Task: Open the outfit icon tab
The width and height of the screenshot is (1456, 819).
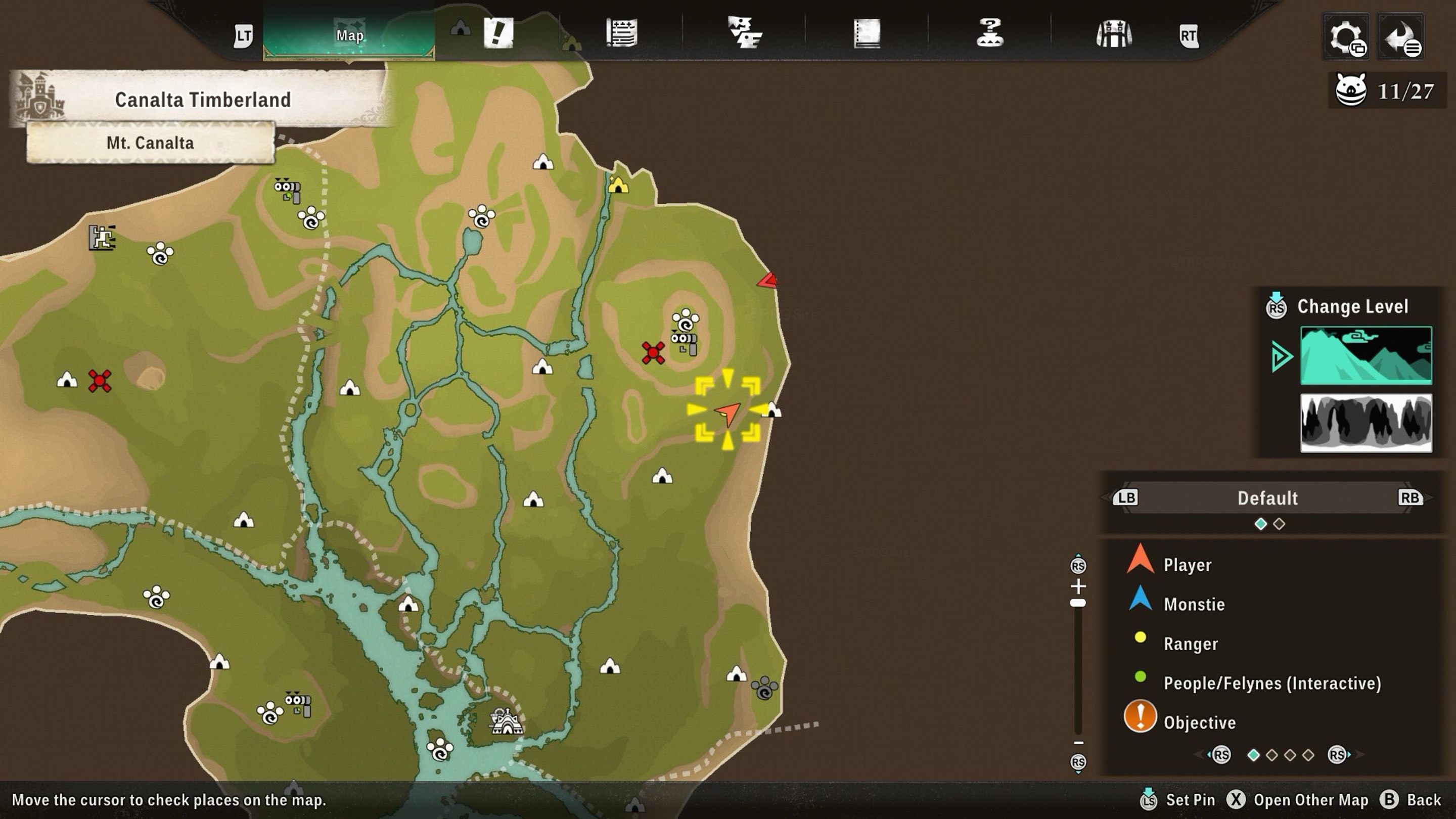Action: pyautogui.click(x=1113, y=34)
